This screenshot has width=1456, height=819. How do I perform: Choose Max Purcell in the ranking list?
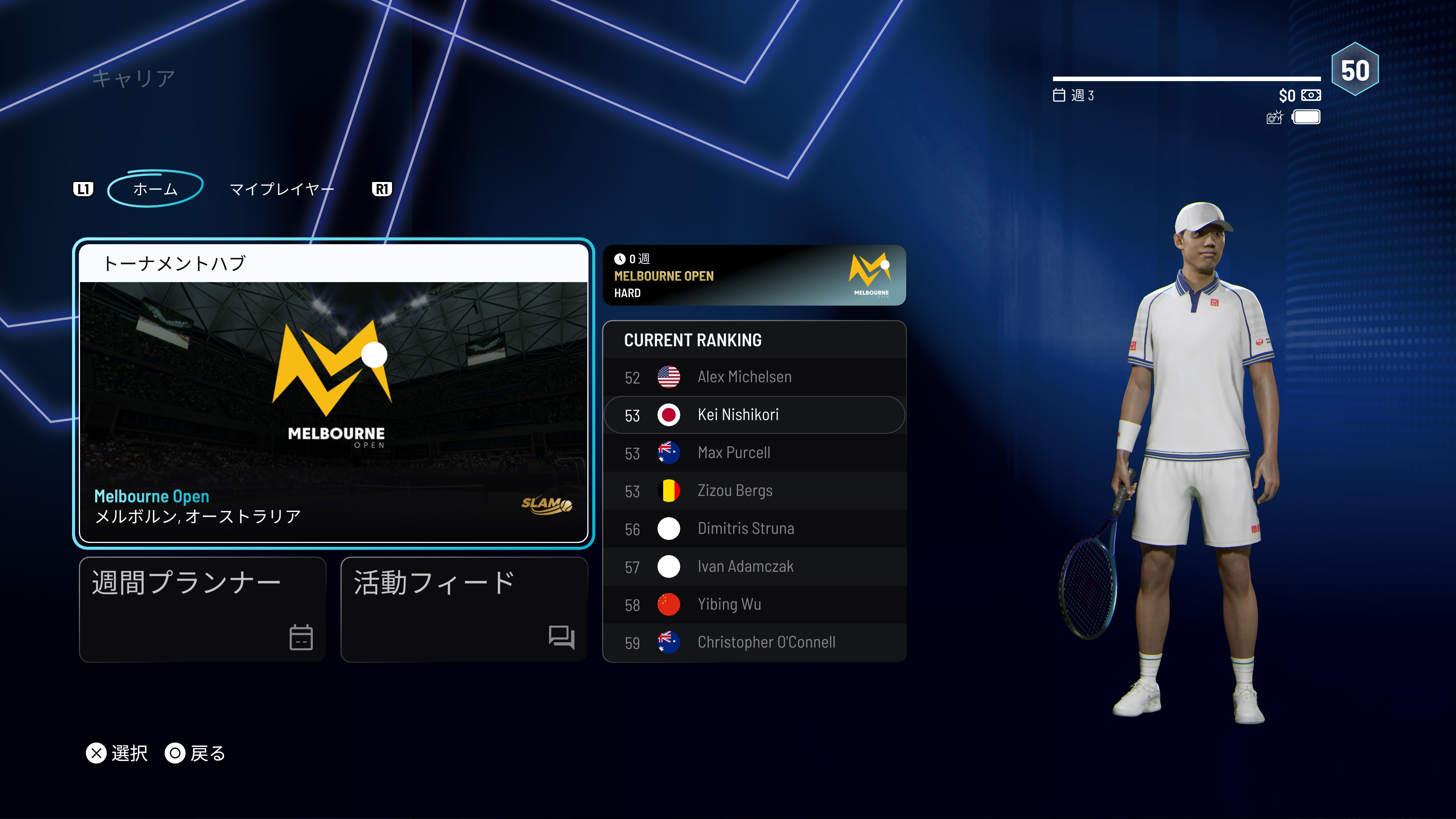[754, 453]
